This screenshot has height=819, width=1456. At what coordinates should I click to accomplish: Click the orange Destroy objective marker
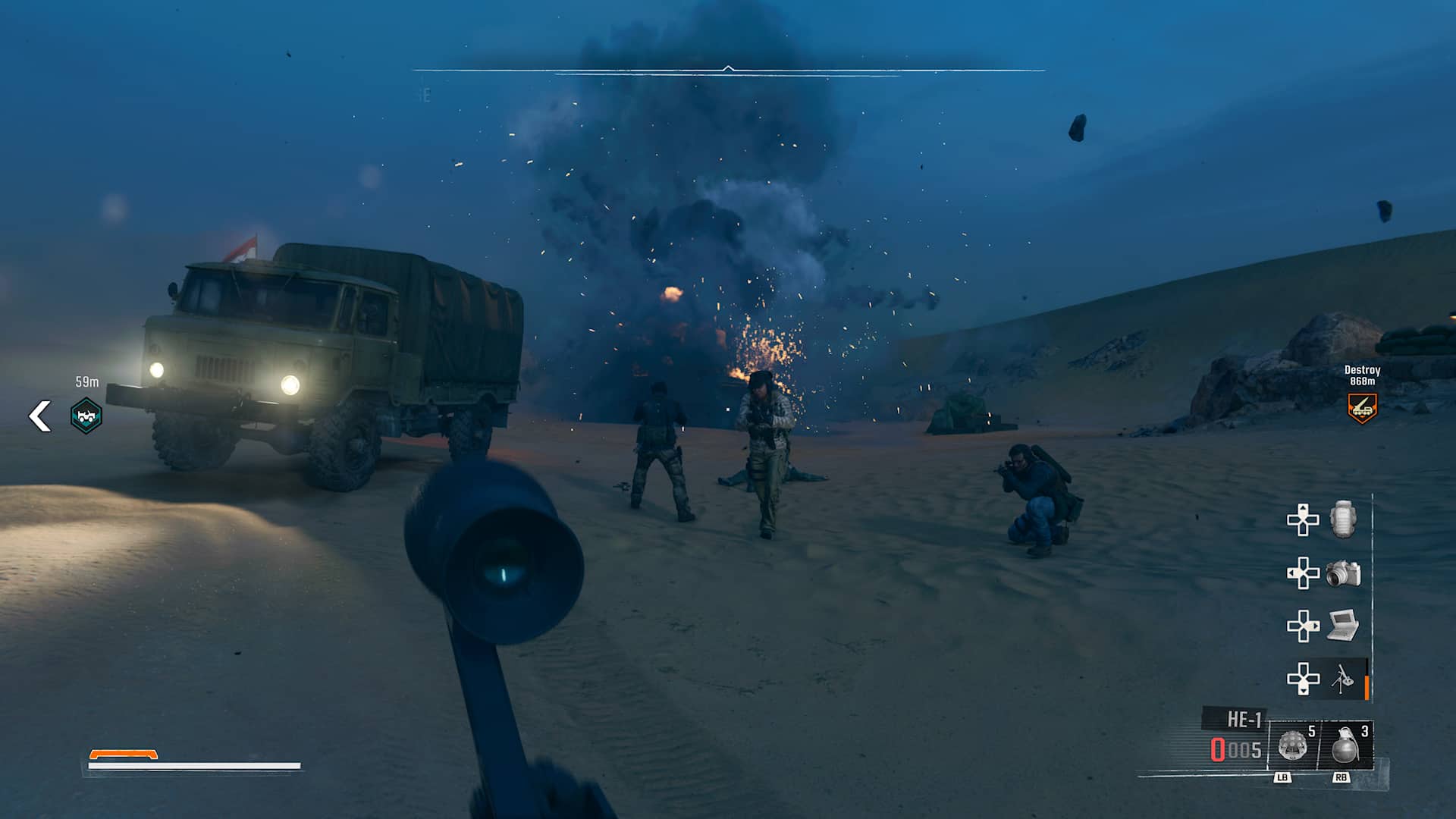(1362, 408)
